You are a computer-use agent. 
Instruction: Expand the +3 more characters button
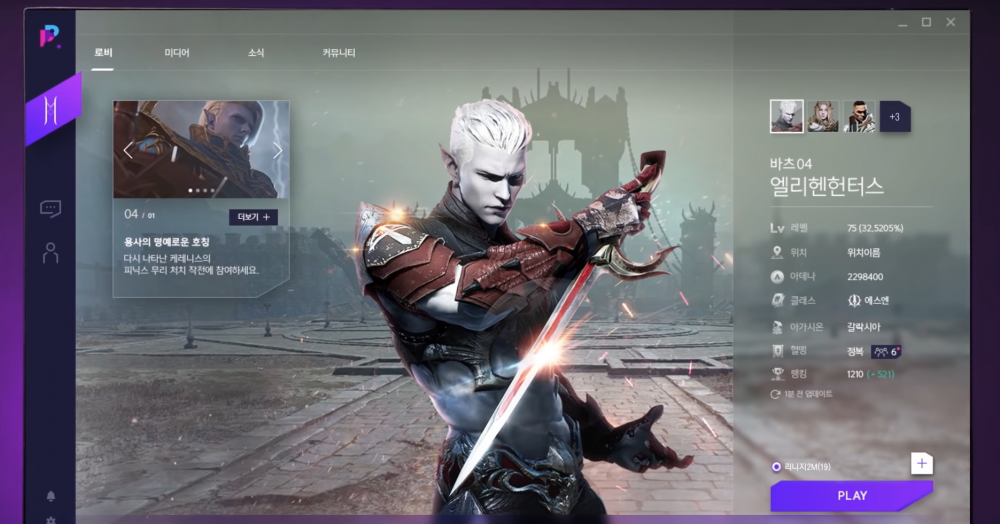pos(895,116)
